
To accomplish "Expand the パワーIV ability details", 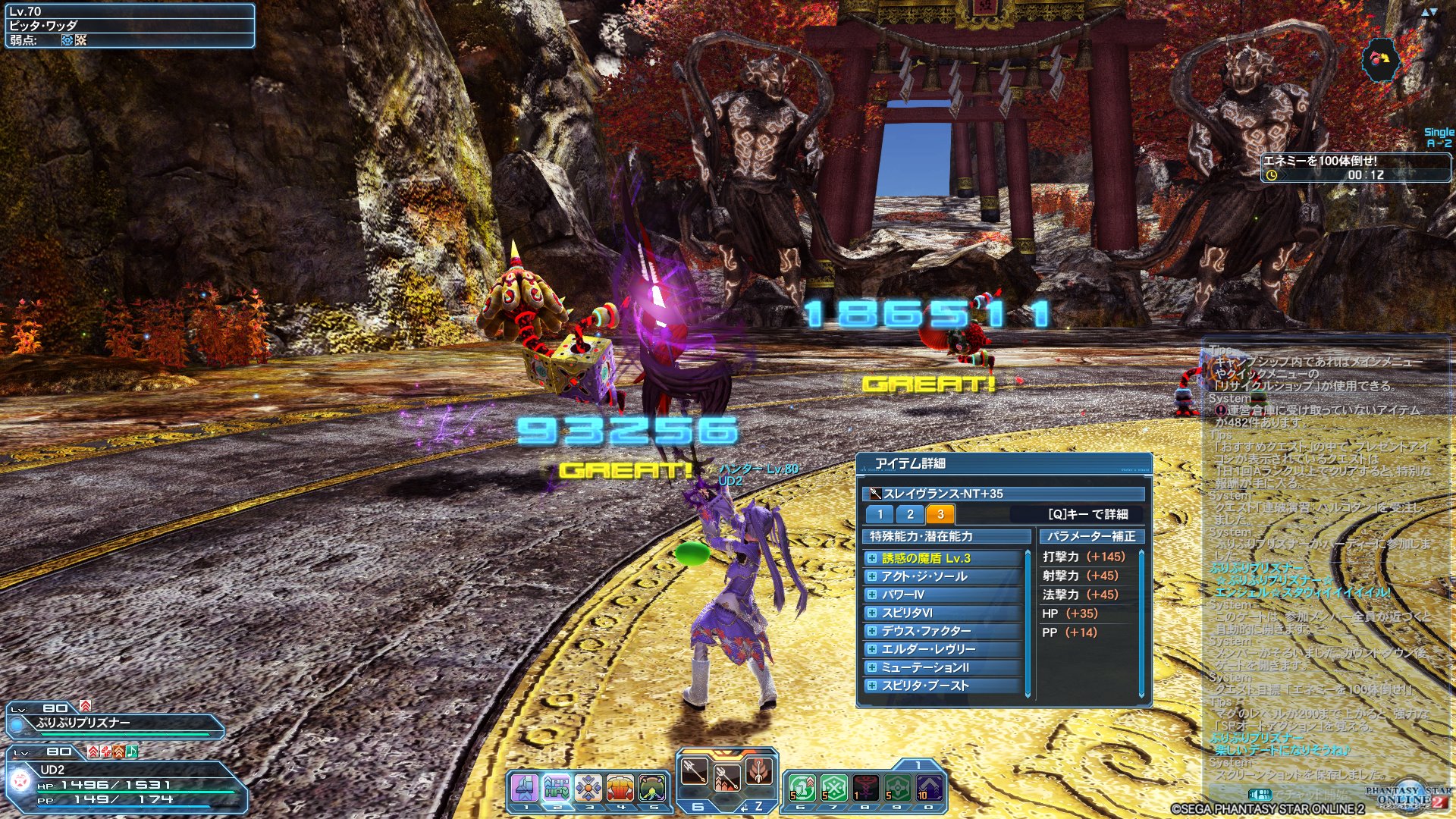I will 873,595.
